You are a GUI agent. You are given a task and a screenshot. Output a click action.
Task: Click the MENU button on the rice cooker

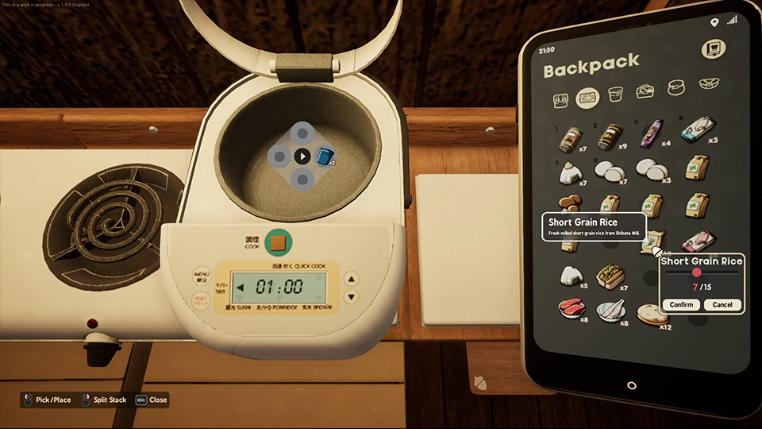201,273
